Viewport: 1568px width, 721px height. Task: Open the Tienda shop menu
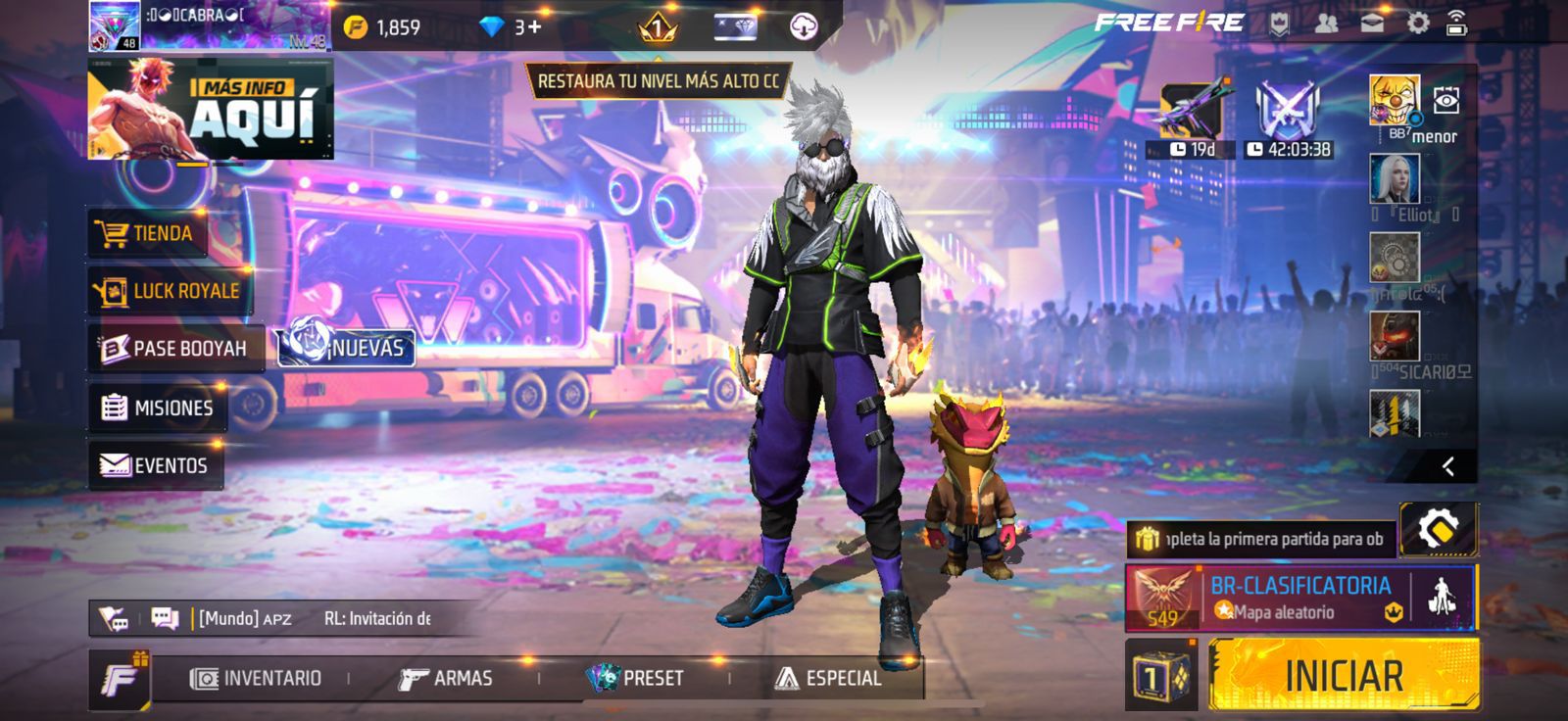148,233
